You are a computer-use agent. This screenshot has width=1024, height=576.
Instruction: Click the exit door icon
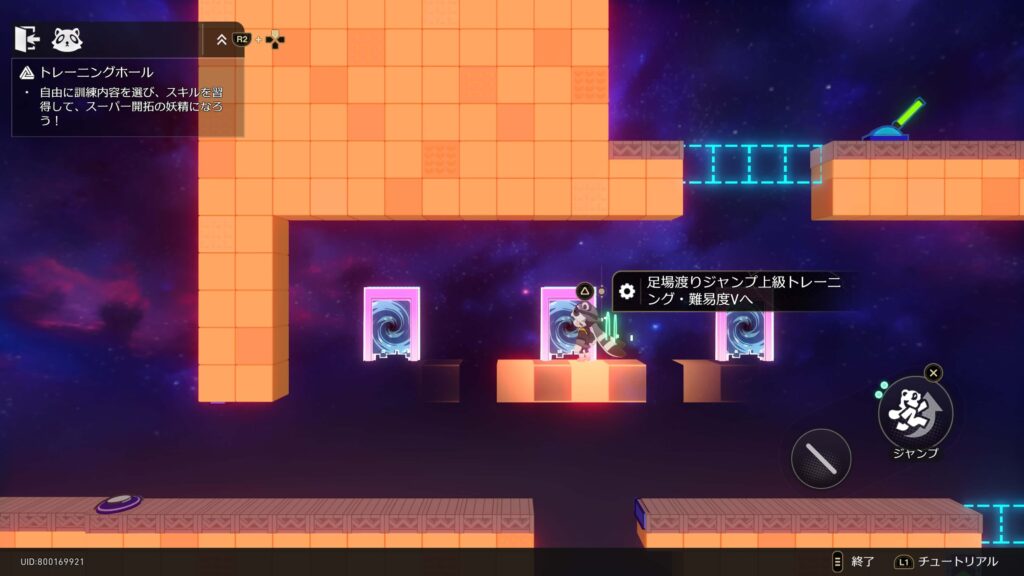(x=27, y=39)
